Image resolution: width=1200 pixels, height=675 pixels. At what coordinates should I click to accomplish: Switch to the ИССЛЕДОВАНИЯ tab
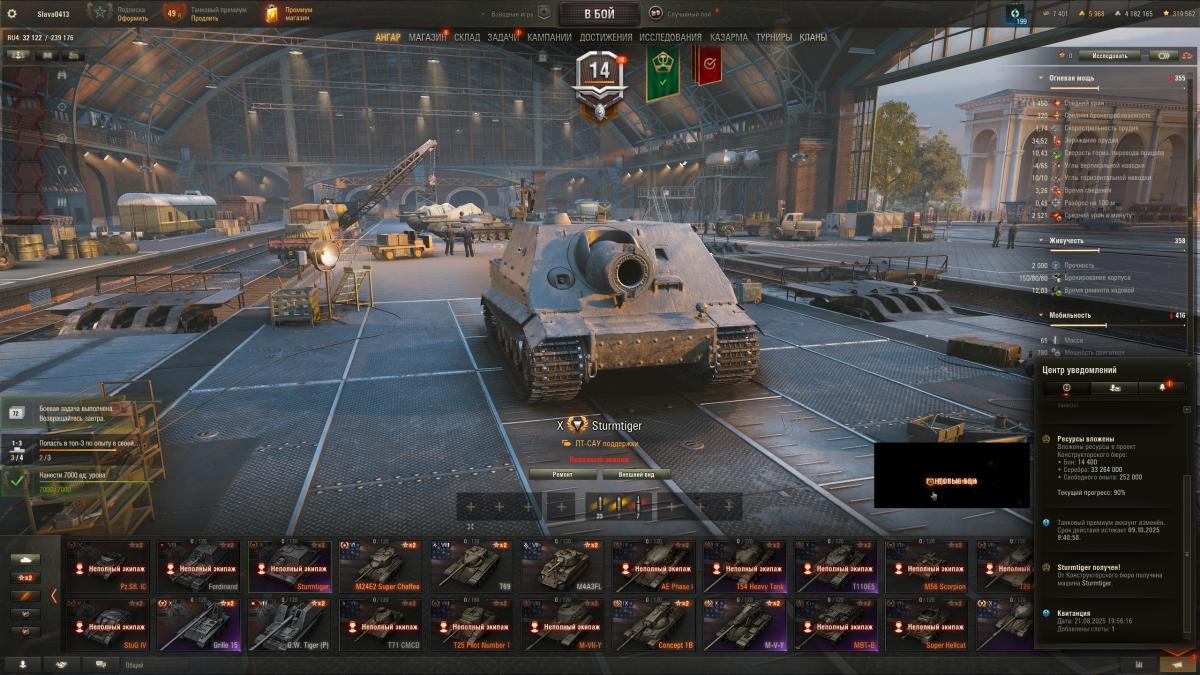[x=670, y=37]
